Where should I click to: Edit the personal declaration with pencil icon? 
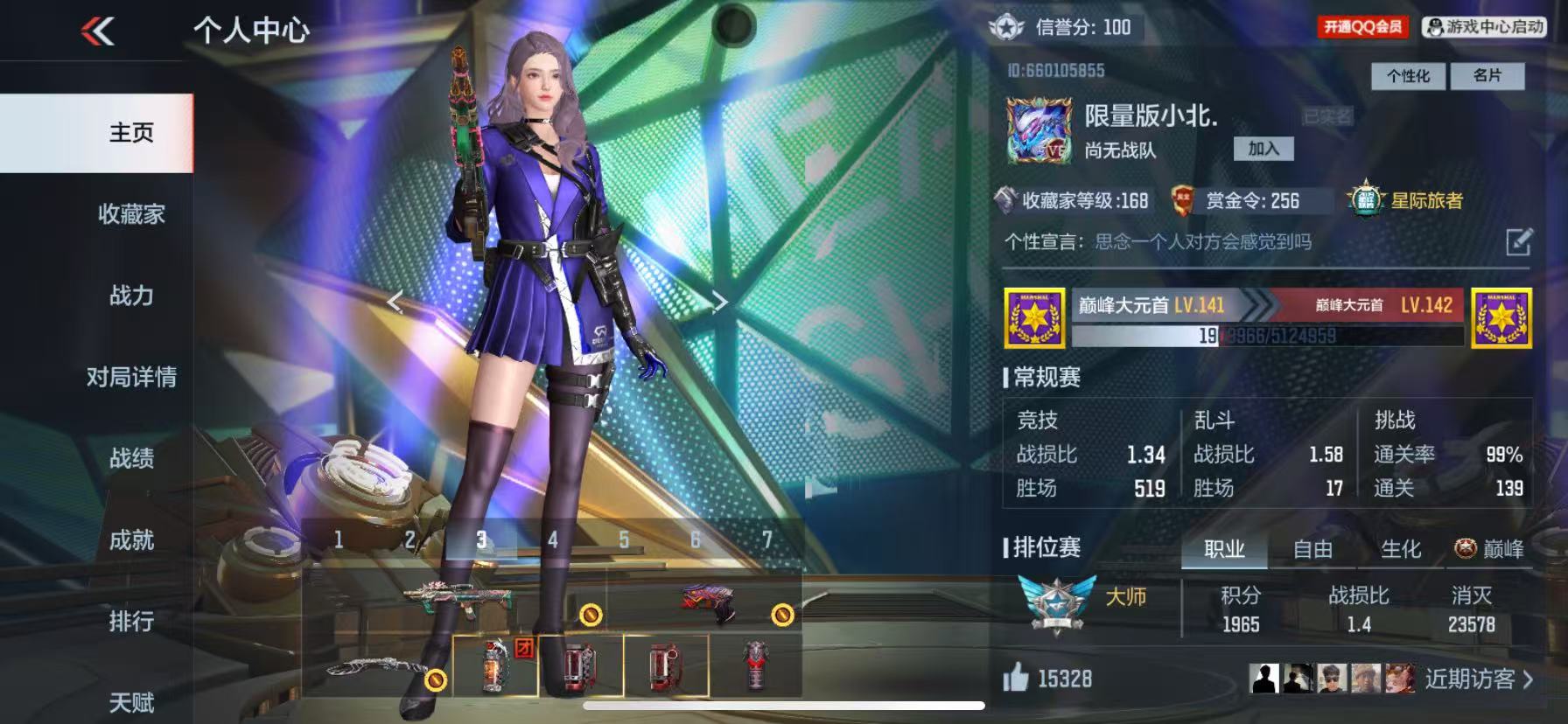[x=1518, y=241]
